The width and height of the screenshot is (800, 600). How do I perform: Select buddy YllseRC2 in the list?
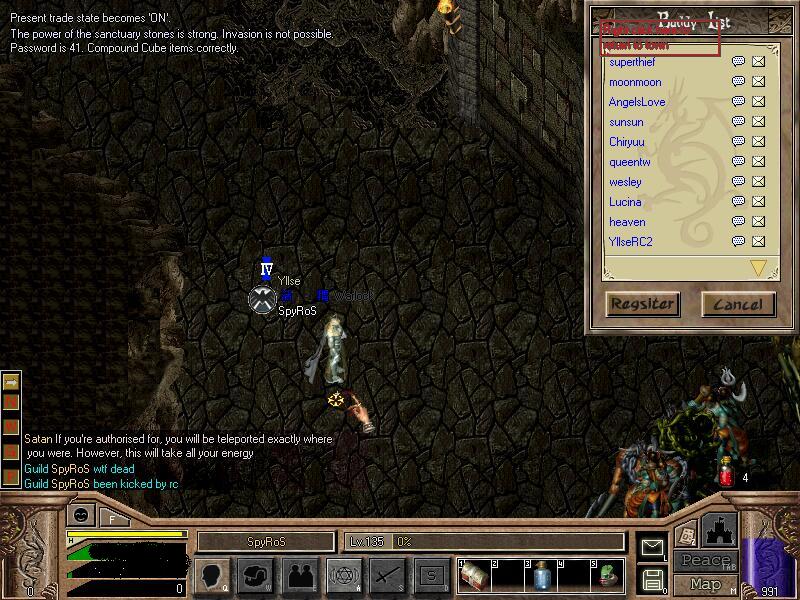click(630, 242)
